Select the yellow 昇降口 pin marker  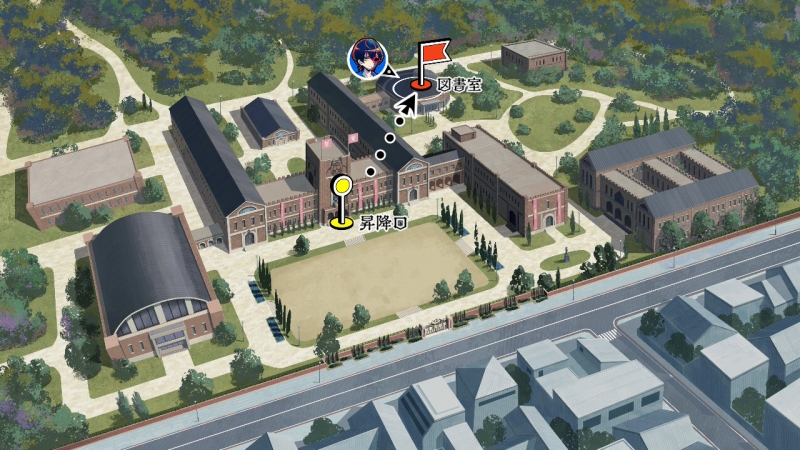point(342,201)
